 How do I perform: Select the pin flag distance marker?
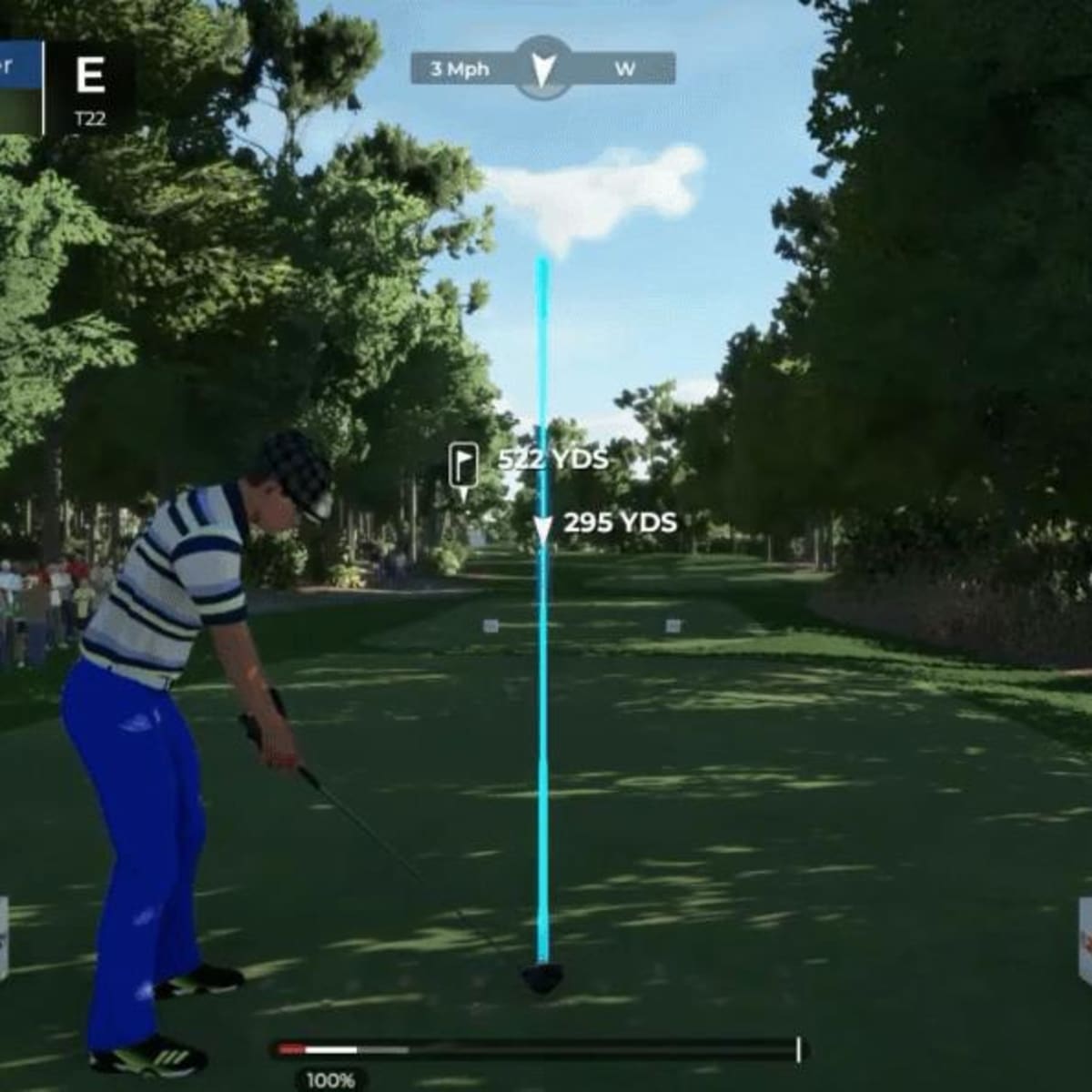pos(463,466)
